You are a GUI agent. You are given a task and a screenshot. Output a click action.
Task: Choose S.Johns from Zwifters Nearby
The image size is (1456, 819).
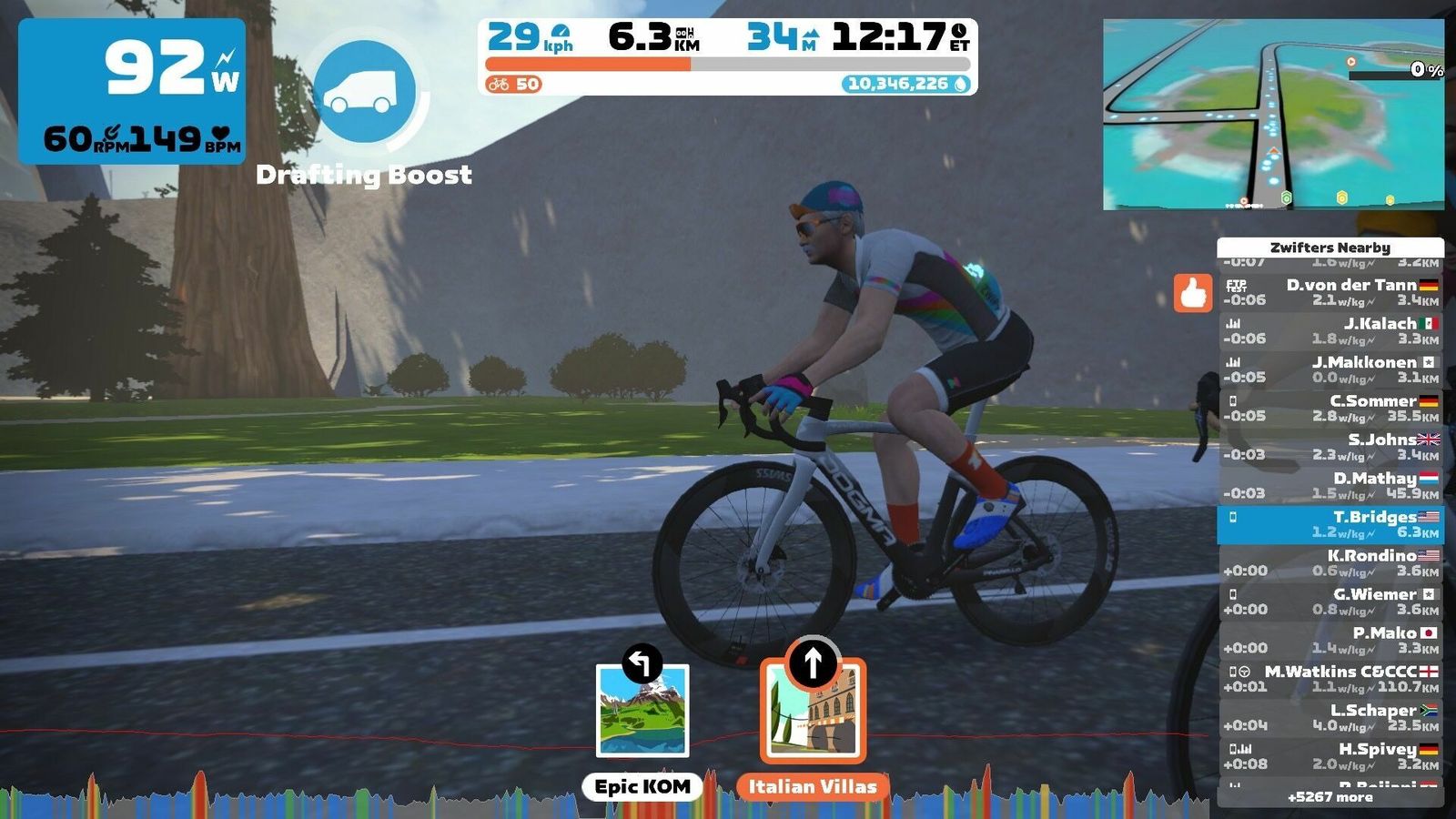(x=1330, y=448)
